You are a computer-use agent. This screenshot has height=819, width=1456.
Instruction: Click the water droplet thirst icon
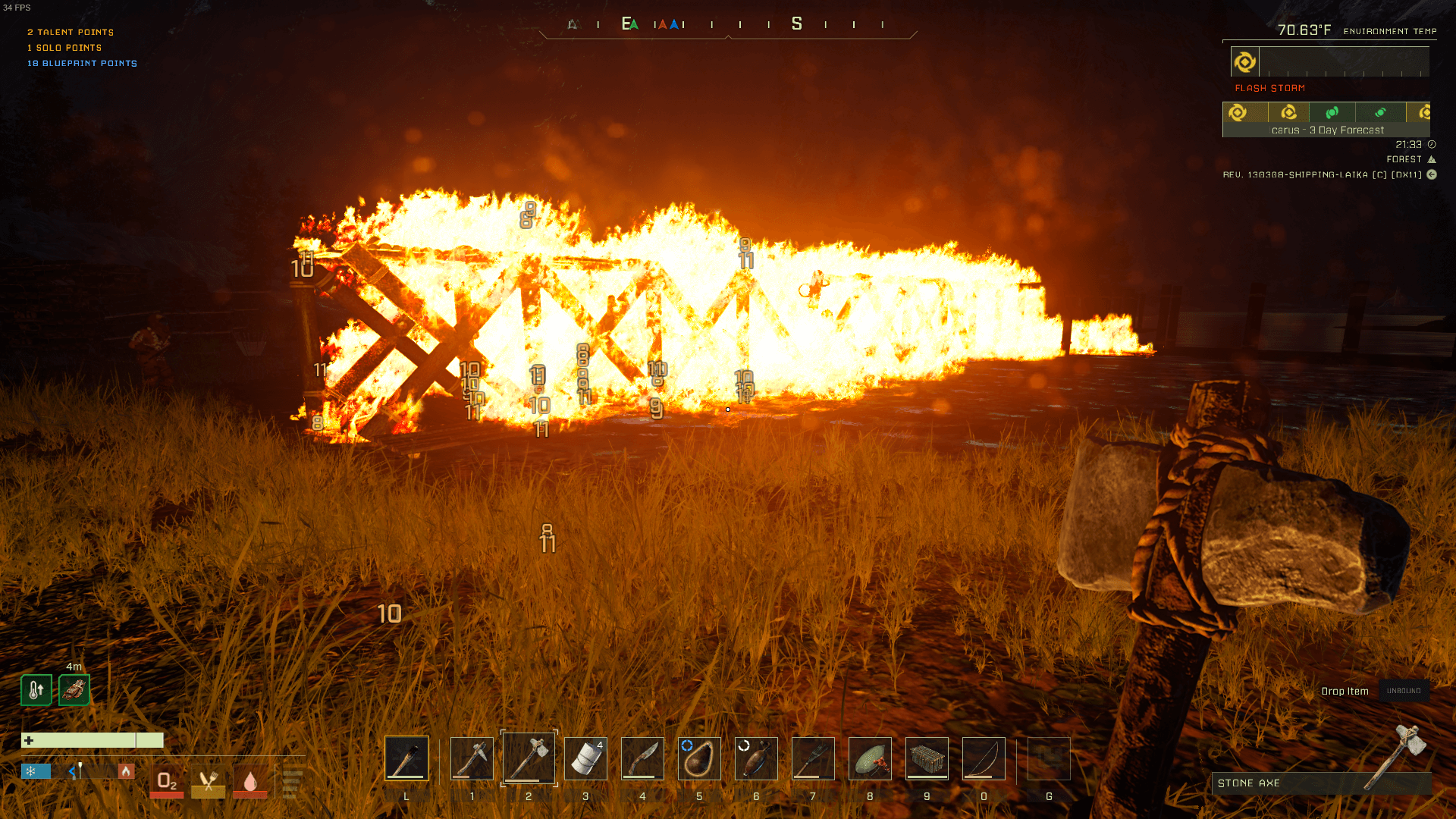(x=250, y=782)
